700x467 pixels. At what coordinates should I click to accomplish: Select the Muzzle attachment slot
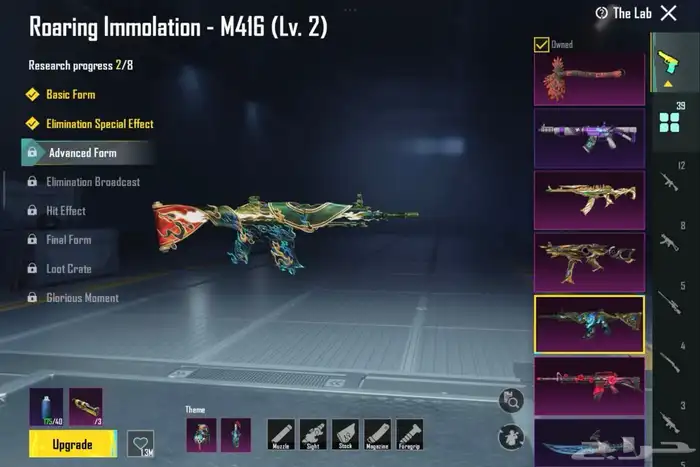pyautogui.click(x=281, y=434)
